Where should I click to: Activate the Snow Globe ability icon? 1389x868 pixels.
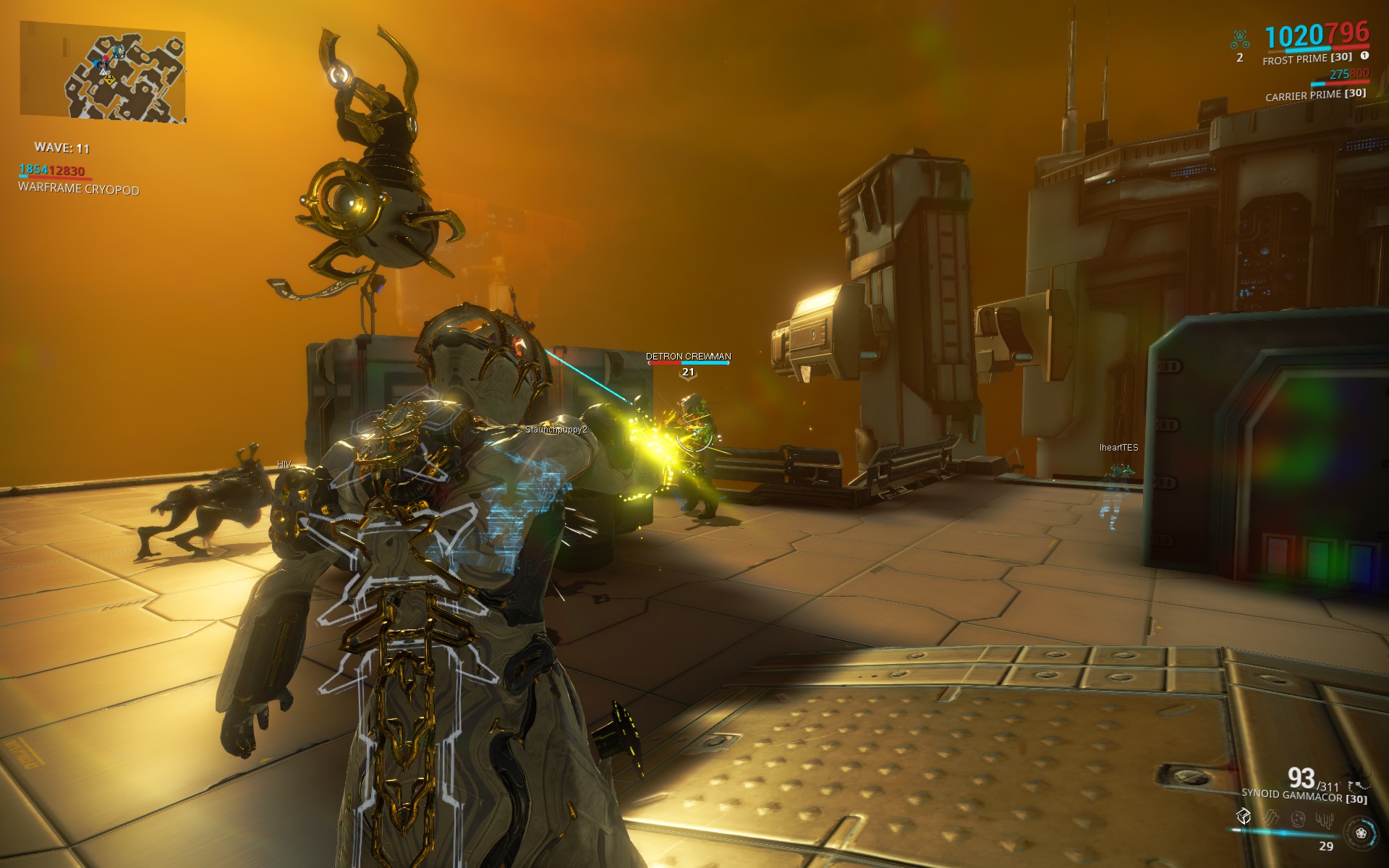(1298, 819)
